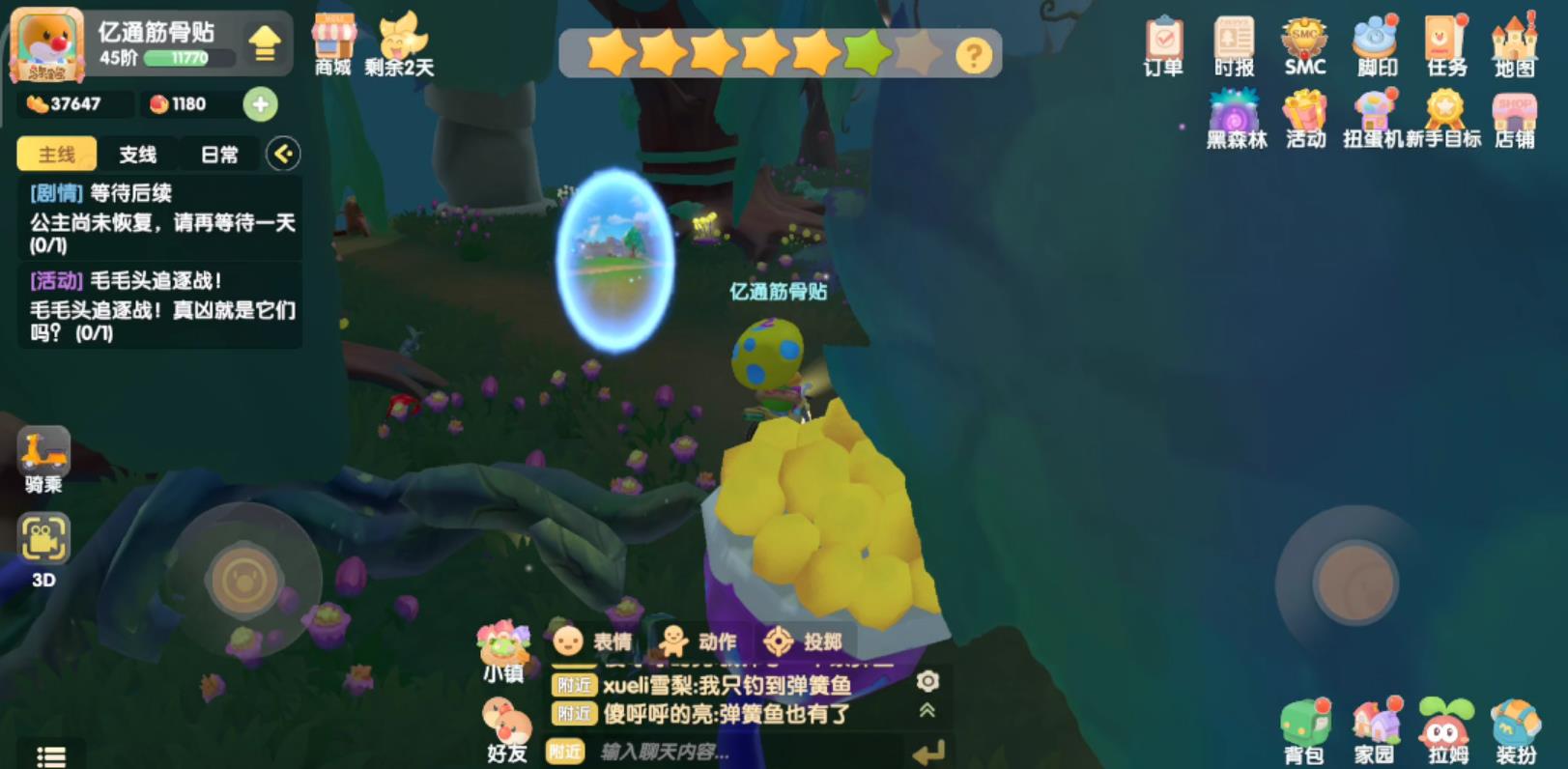Screen dimensions: 1568x769
Task: Switch to the 日常 quest tab
Action: pos(219,155)
